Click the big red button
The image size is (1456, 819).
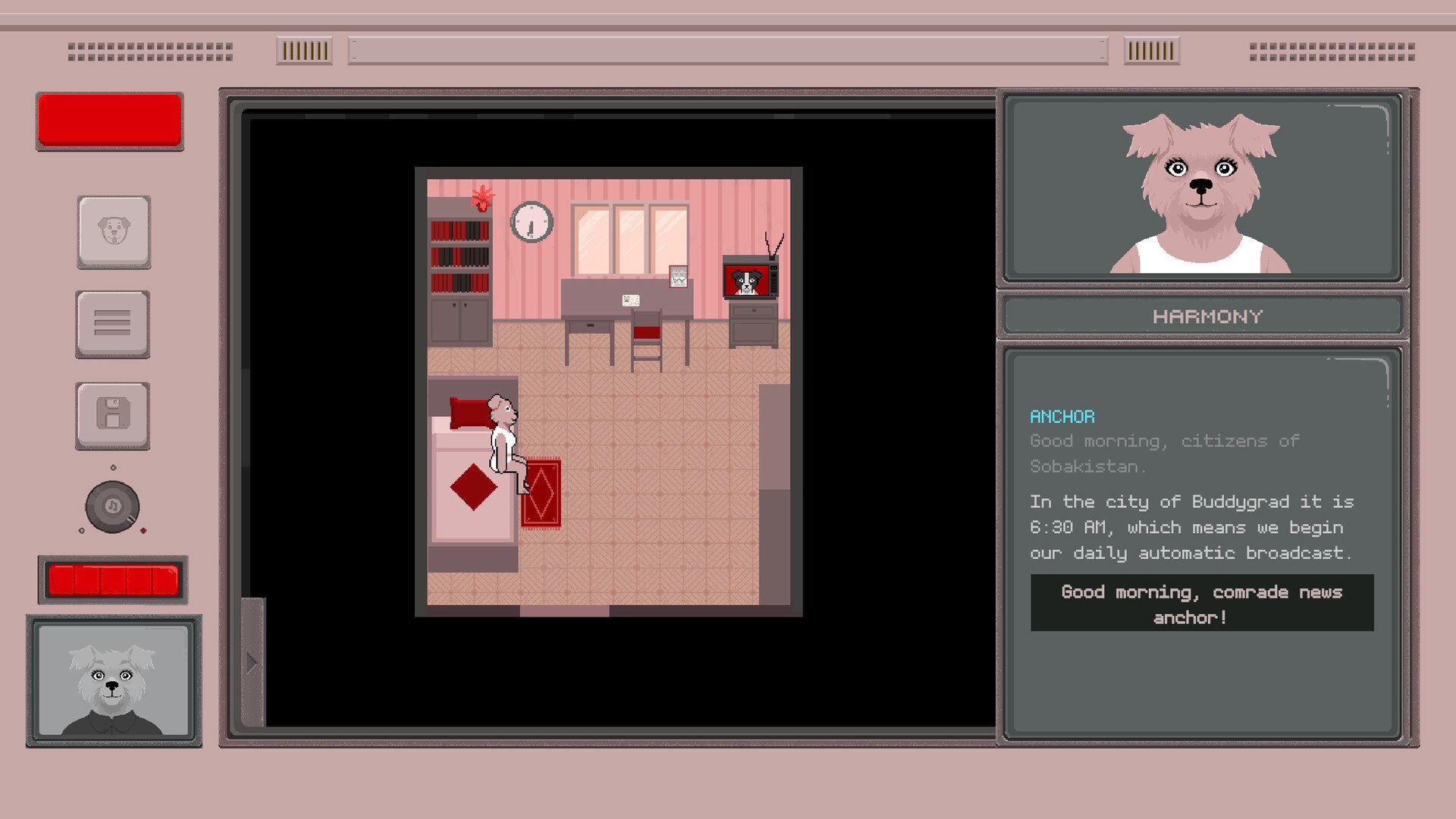pyautogui.click(x=110, y=121)
